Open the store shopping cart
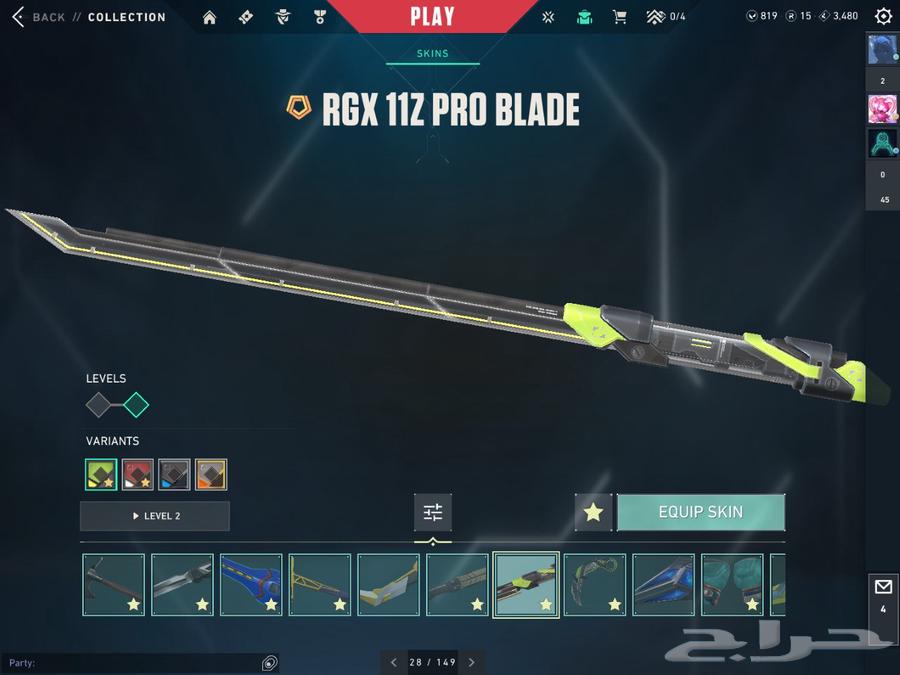Viewport: 900px width, 675px height. point(619,17)
